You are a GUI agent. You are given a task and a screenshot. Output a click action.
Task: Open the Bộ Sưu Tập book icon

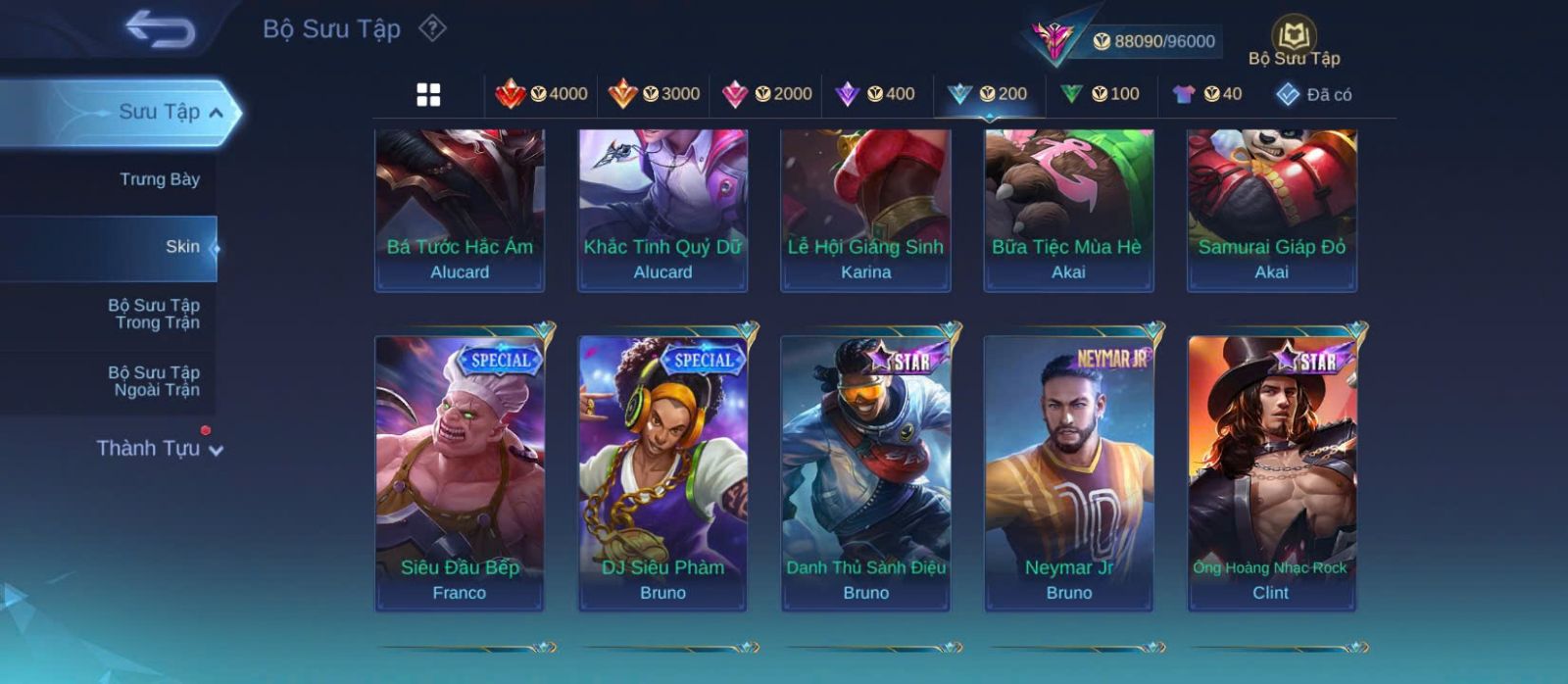(x=1294, y=39)
